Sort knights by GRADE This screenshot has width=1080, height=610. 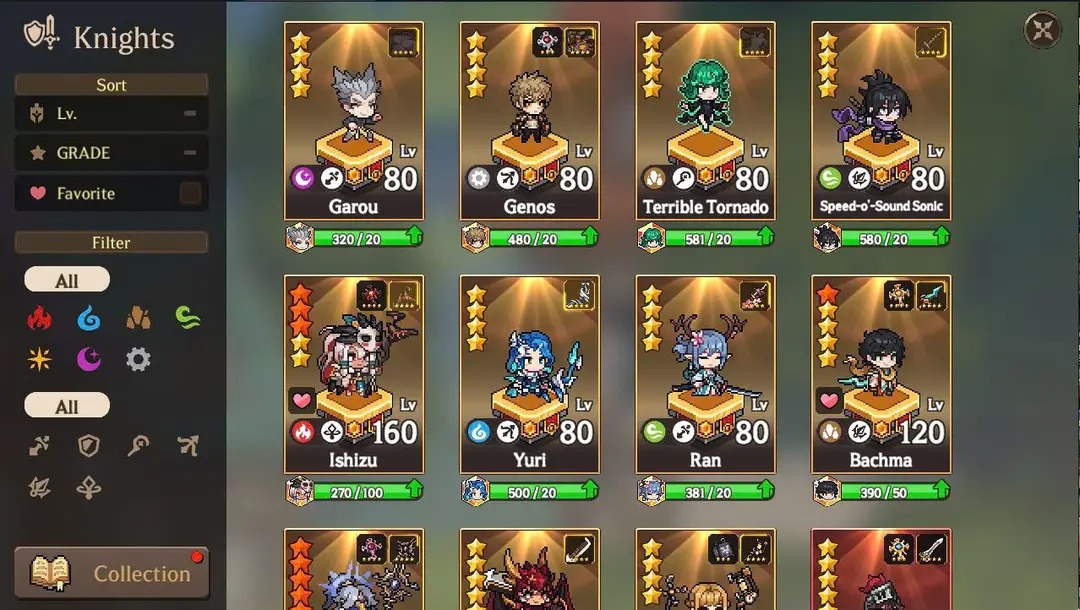pos(111,153)
